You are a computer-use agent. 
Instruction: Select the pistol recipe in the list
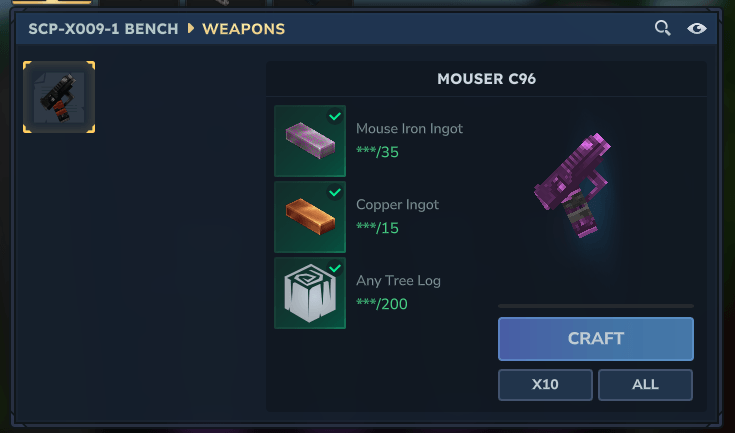click(x=59, y=97)
